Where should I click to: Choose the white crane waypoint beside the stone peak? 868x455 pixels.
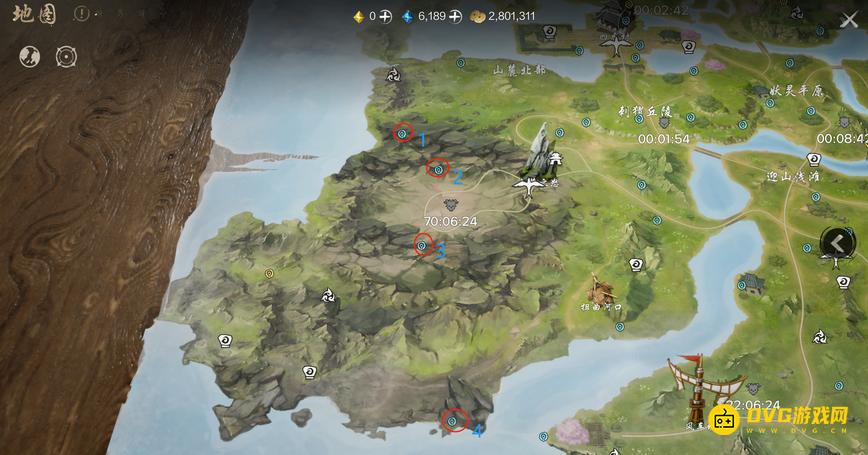point(530,182)
